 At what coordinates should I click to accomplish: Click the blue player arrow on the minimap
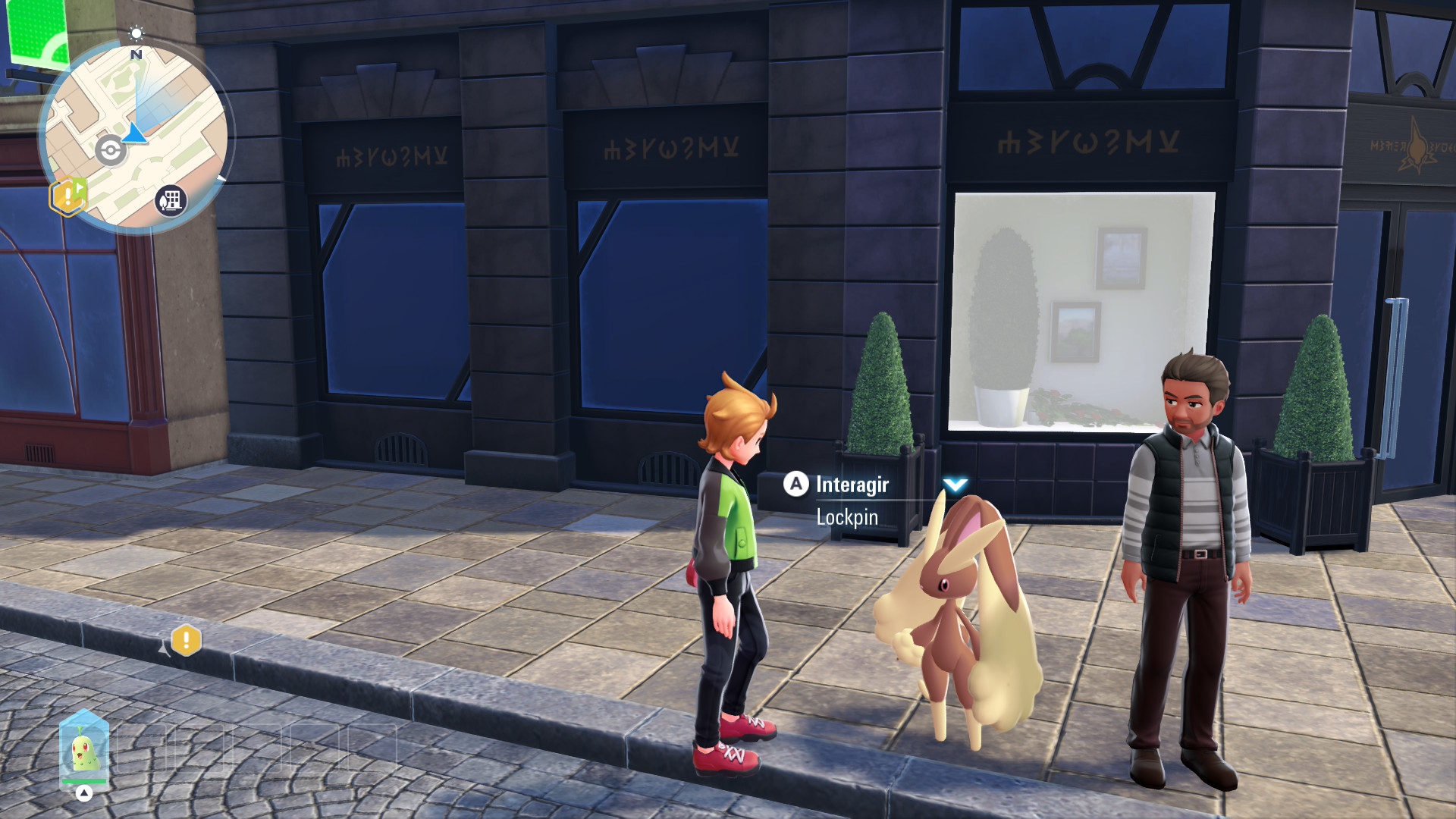(136, 133)
